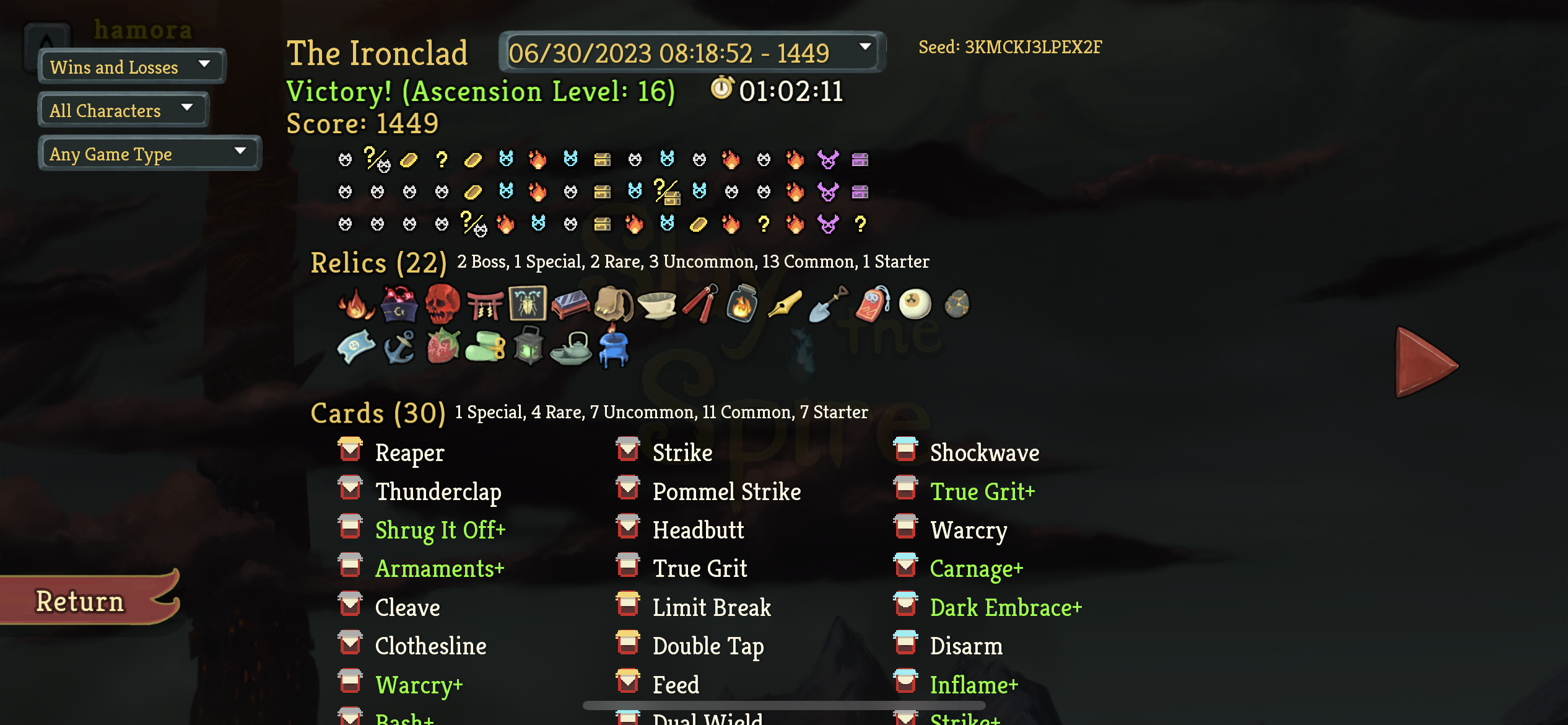Click the treasure chest icon in the path
The image size is (1568, 725).
point(603,160)
